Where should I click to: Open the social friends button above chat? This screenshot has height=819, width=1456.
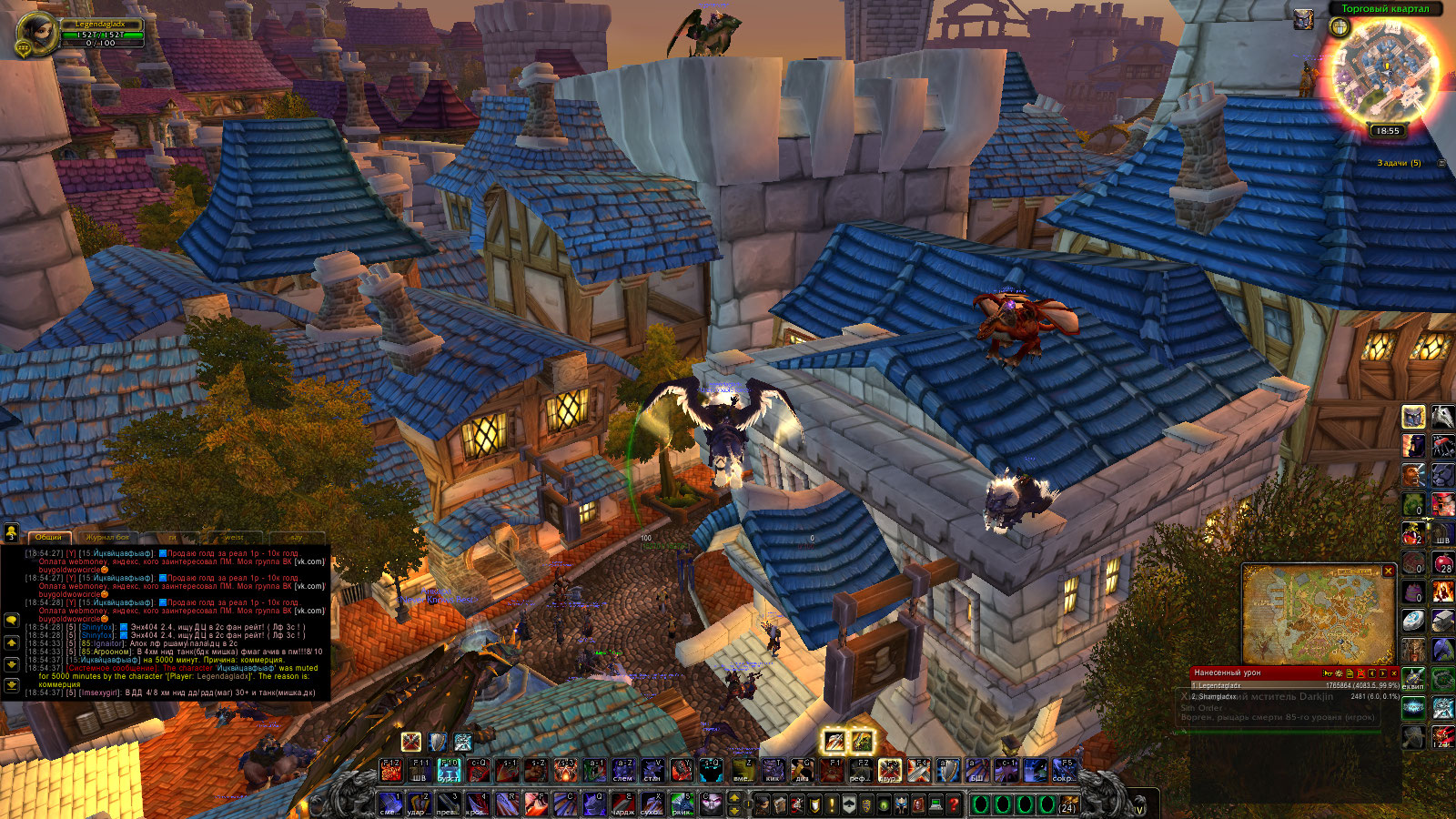[12, 532]
